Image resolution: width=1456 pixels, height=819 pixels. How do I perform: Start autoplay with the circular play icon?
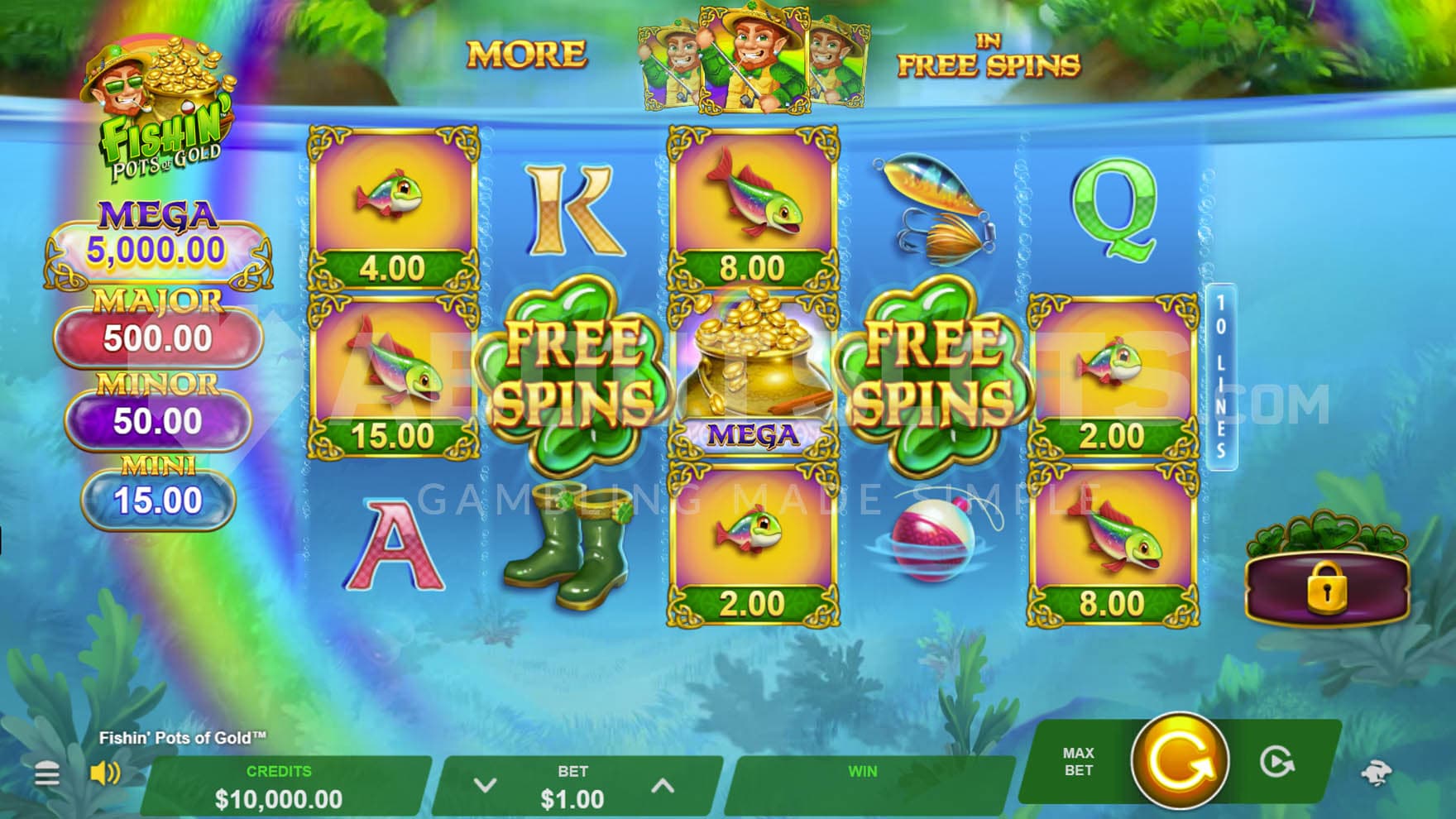(1276, 762)
